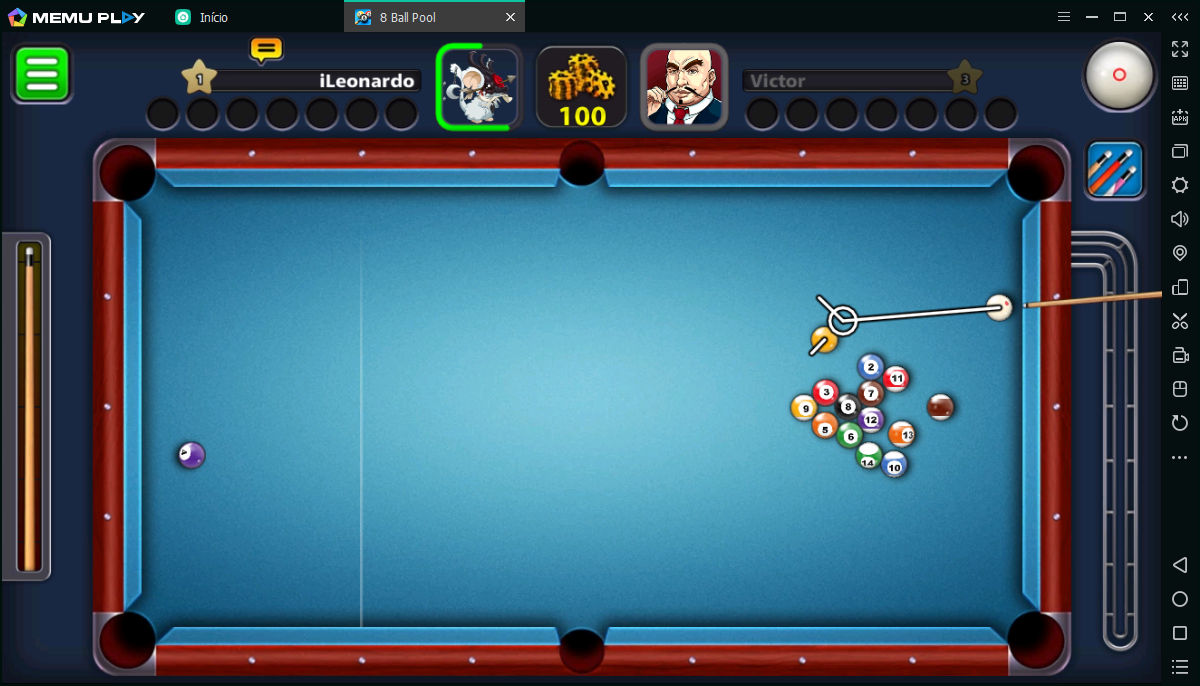This screenshot has width=1200, height=686.
Task: Select the 100 coins pot icon
Action: point(582,87)
